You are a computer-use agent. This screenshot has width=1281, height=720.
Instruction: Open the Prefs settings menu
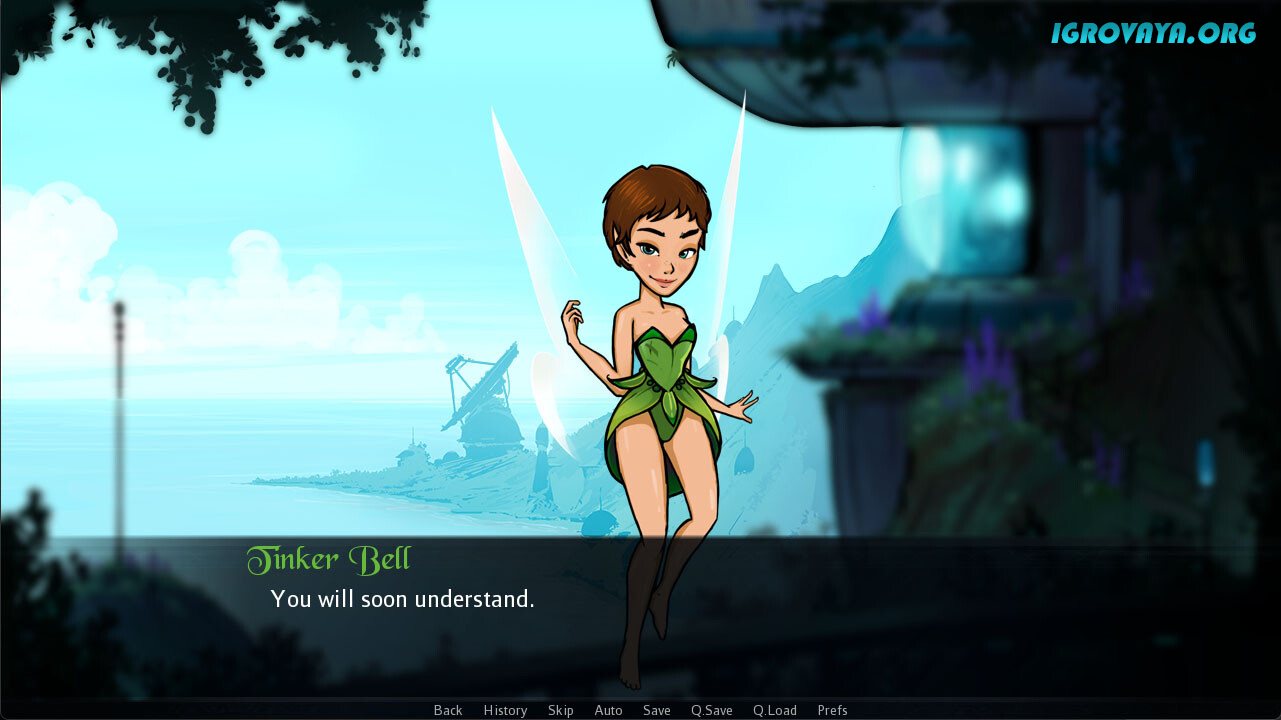click(x=832, y=710)
